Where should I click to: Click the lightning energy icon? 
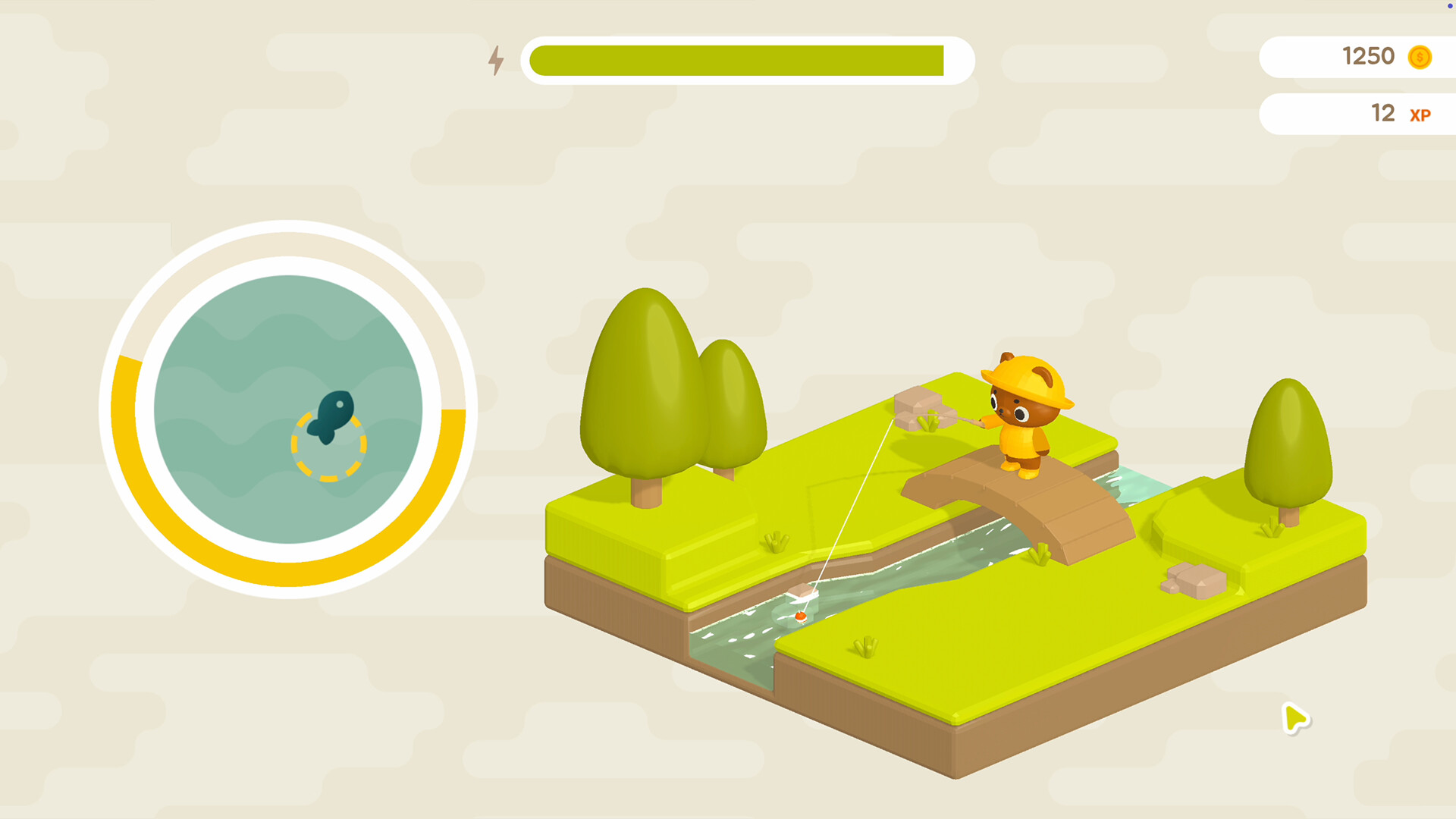[x=497, y=61]
